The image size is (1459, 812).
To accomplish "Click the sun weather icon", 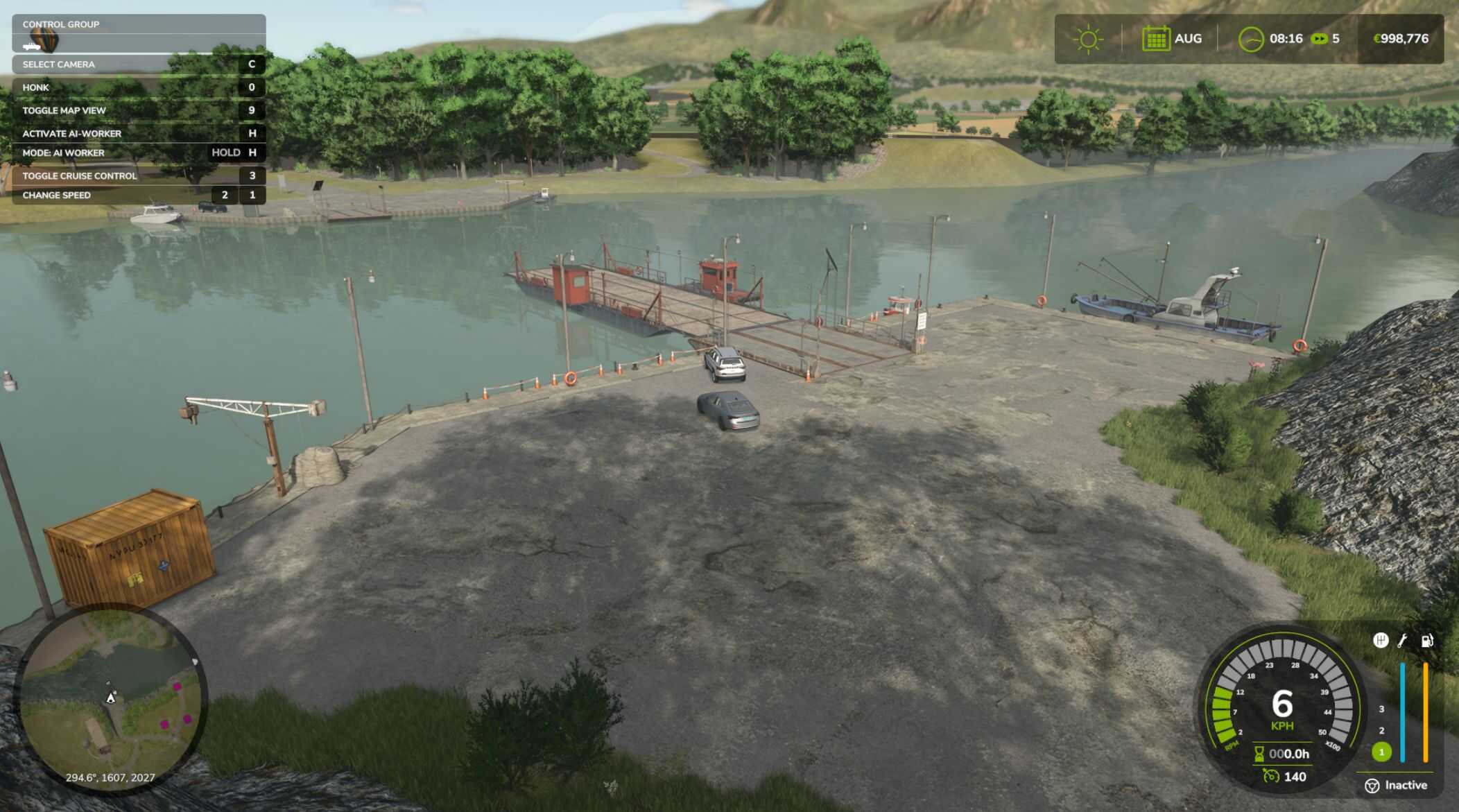I will tap(1088, 39).
